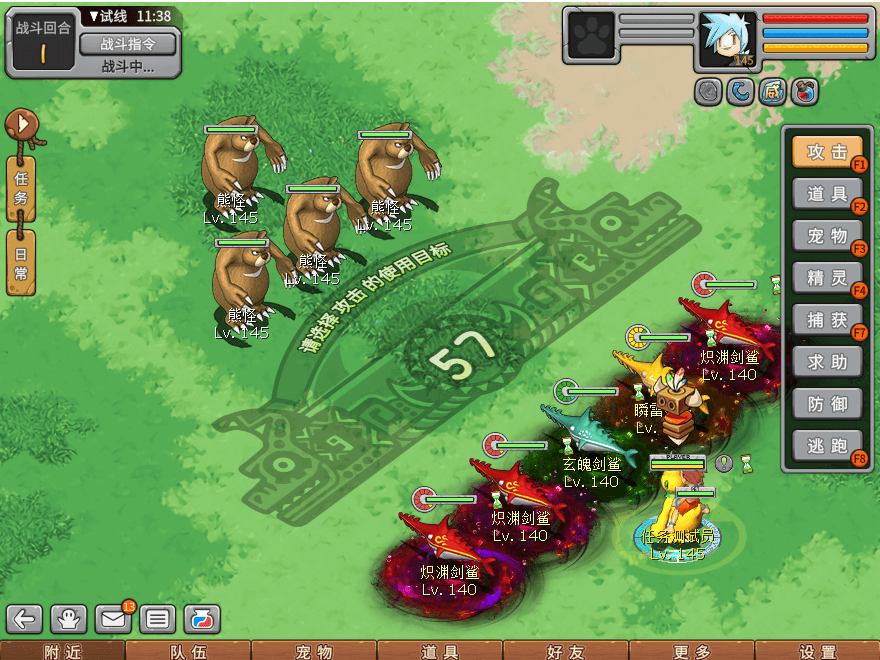Open the 日常 daily activities sign
Viewport: 880px width, 660px height.
pos(21,261)
